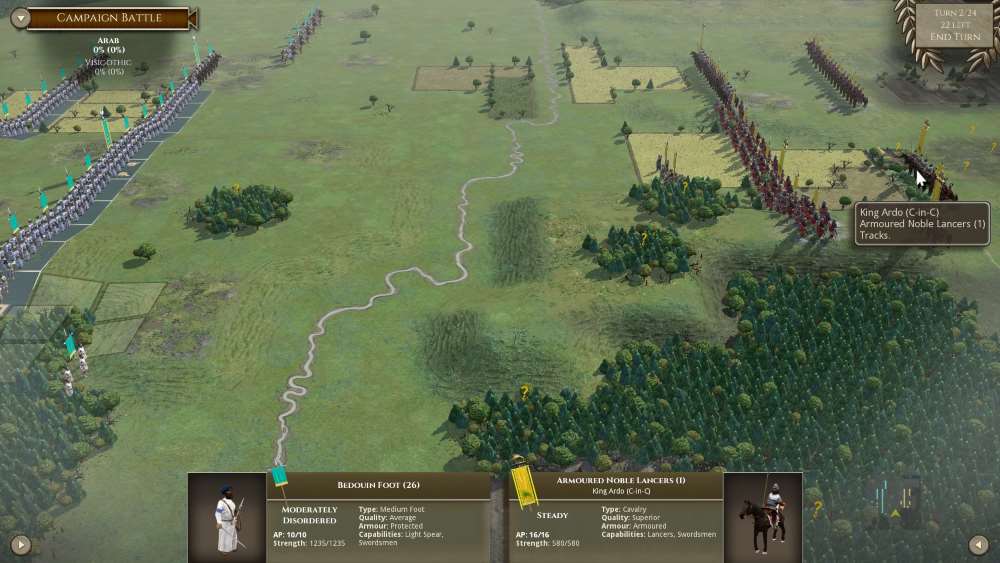This screenshot has width=1000, height=563.
Task: End the current turn
Action: [955, 37]
